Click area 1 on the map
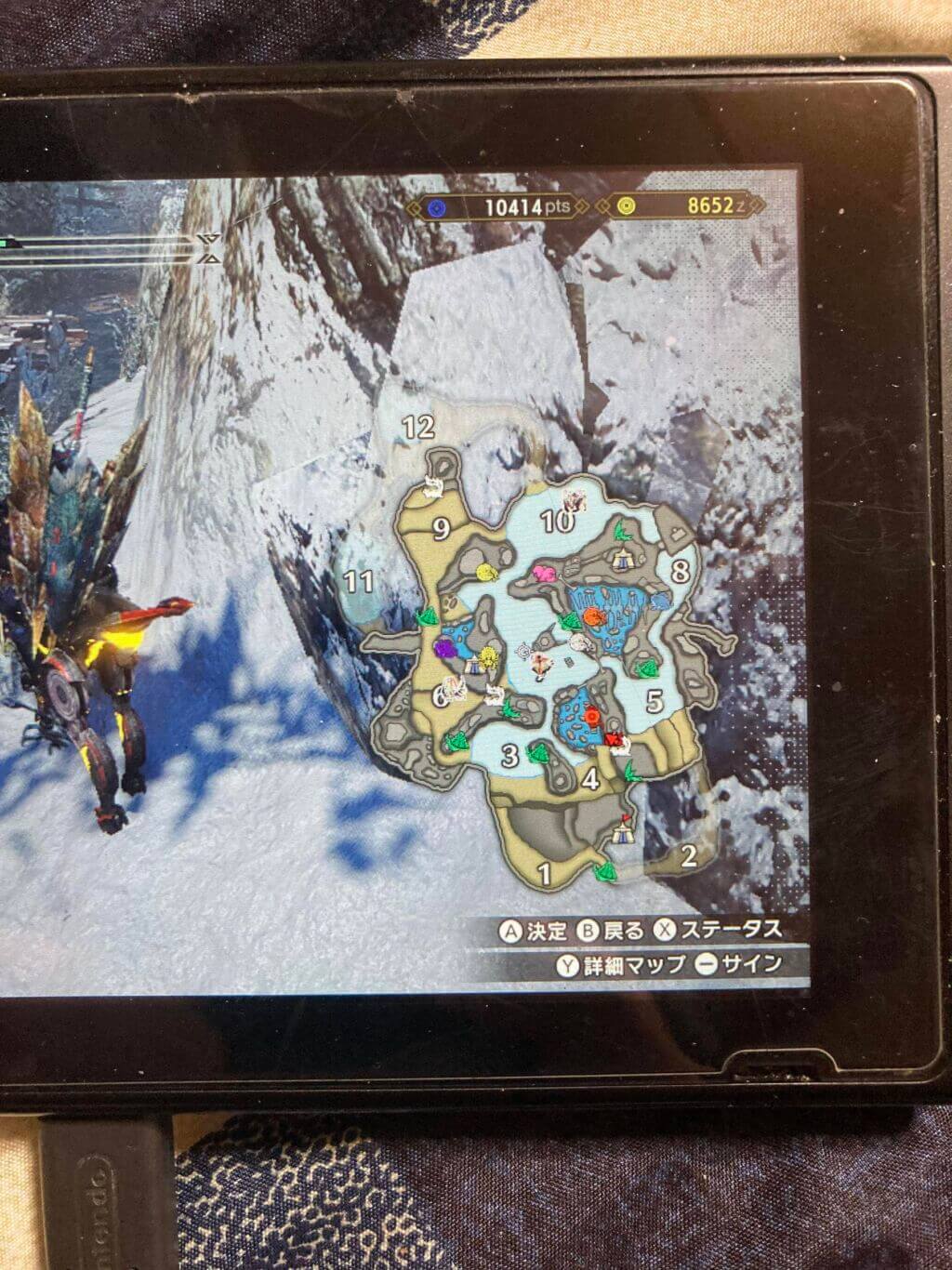Screen dimensions: 952x1270 [545, 872]
